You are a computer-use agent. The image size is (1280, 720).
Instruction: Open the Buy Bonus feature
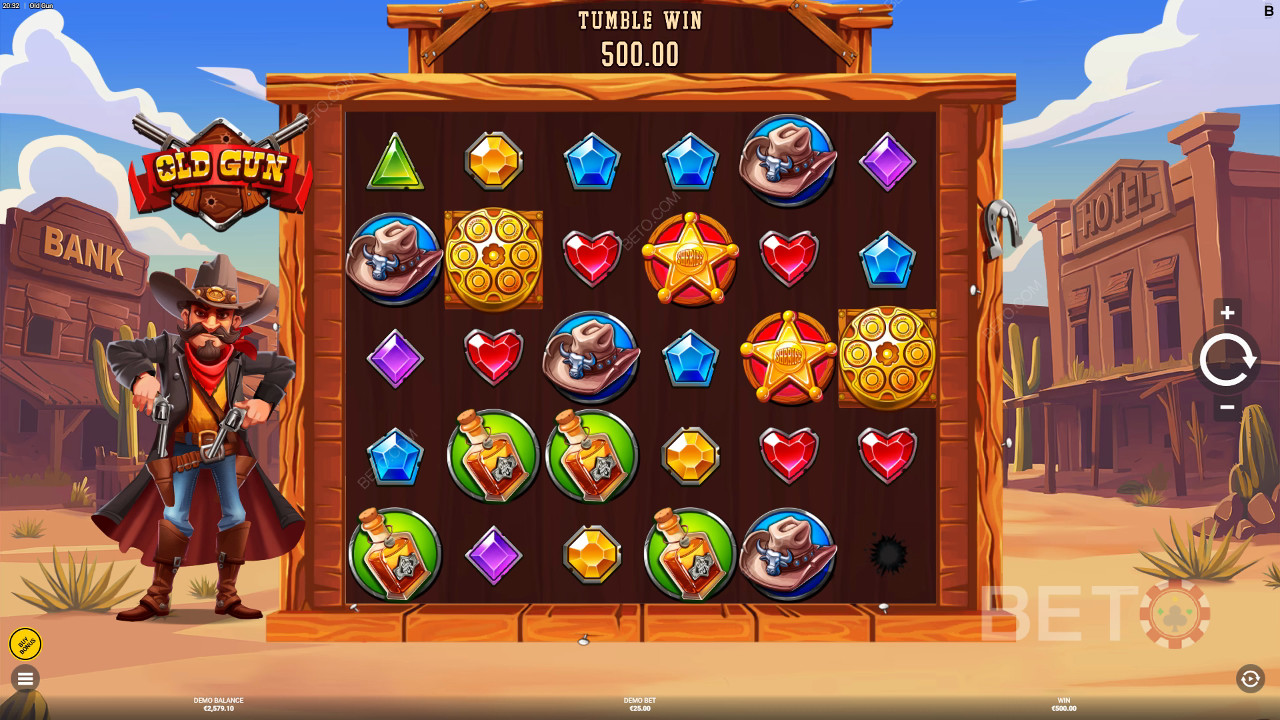(25, 644)
